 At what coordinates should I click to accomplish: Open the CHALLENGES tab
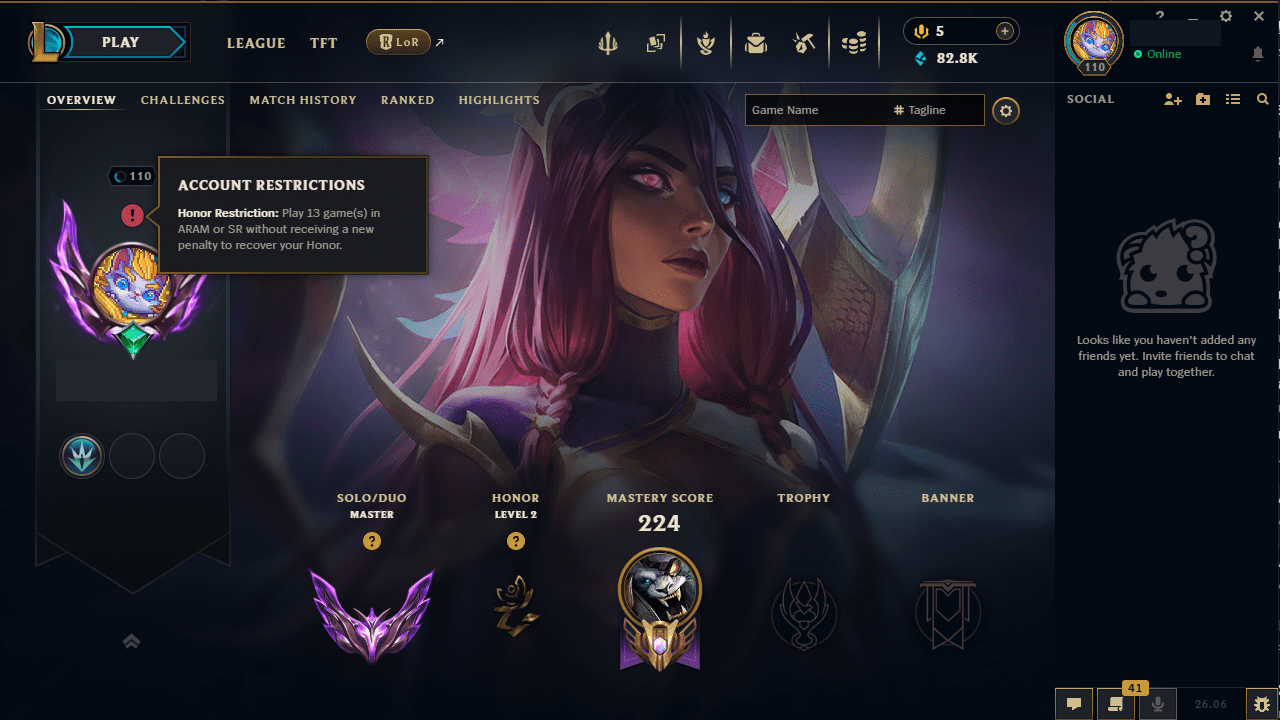(183, 100)
